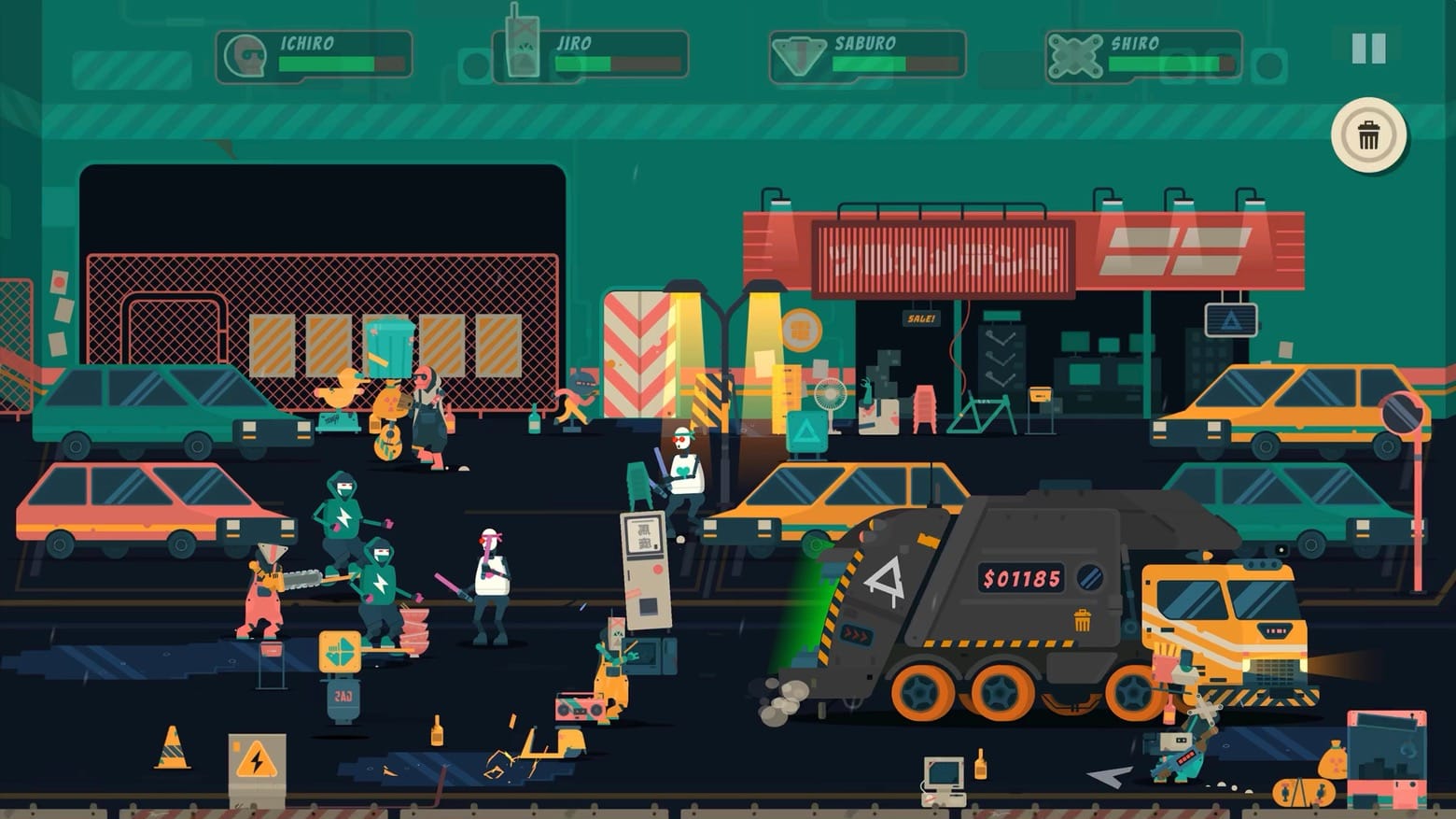The height and width of the screenshot is (819, 1456).
Task: Open the trash can action button
Action: click(x=1368, y=134)
